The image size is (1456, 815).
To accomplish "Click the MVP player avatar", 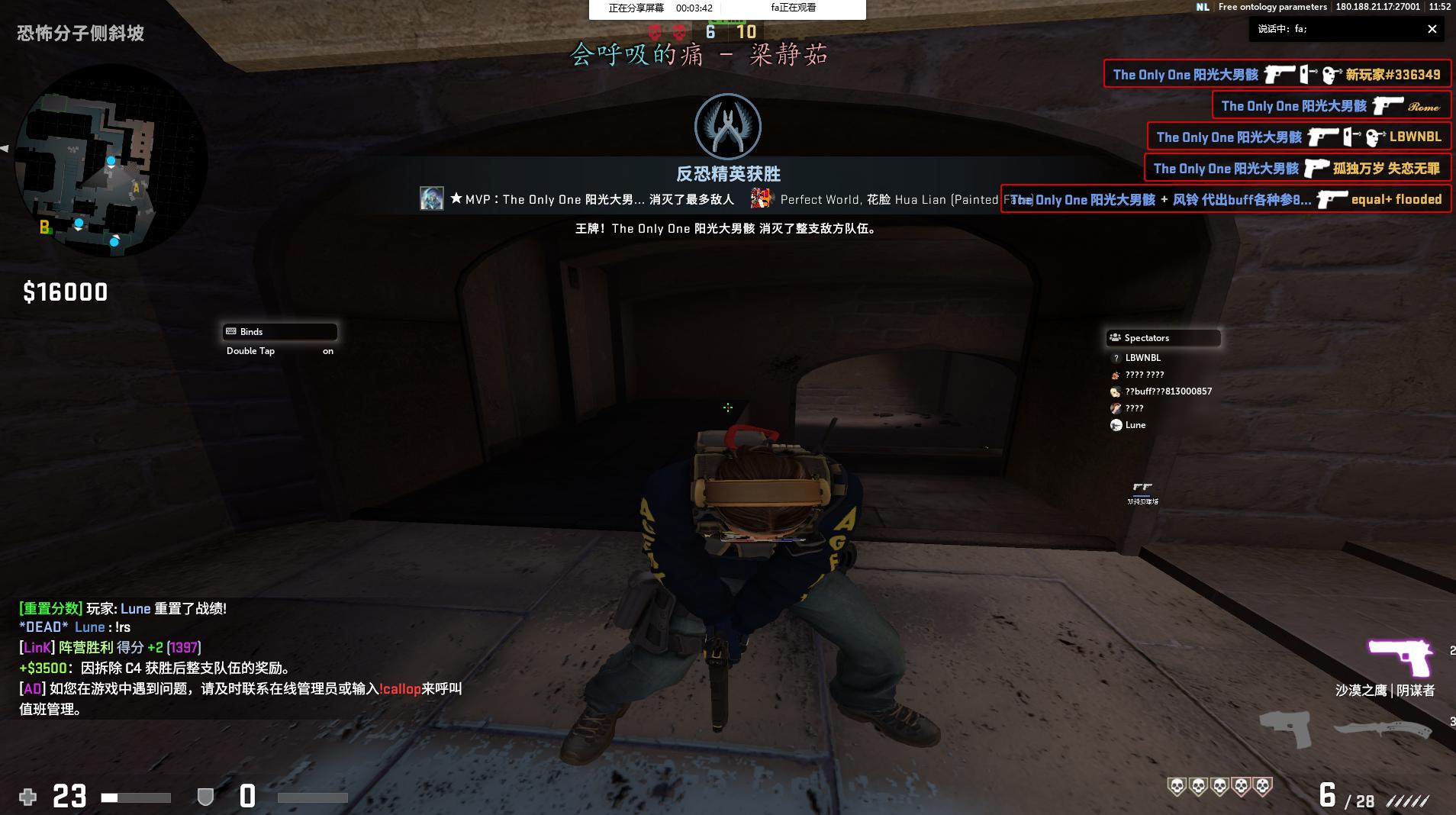I will coord(431,199).
